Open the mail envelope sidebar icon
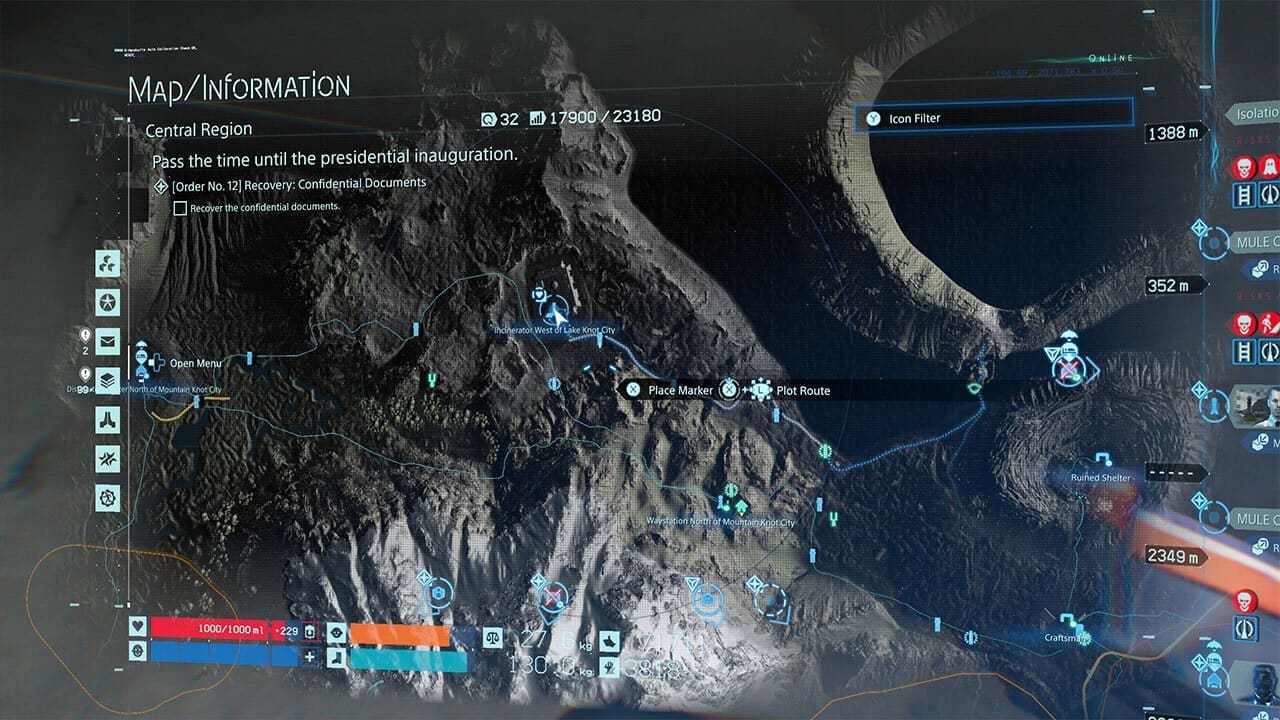Image resolution: width=1280 pixels, height=720 pixels. (x=107, y=342)
